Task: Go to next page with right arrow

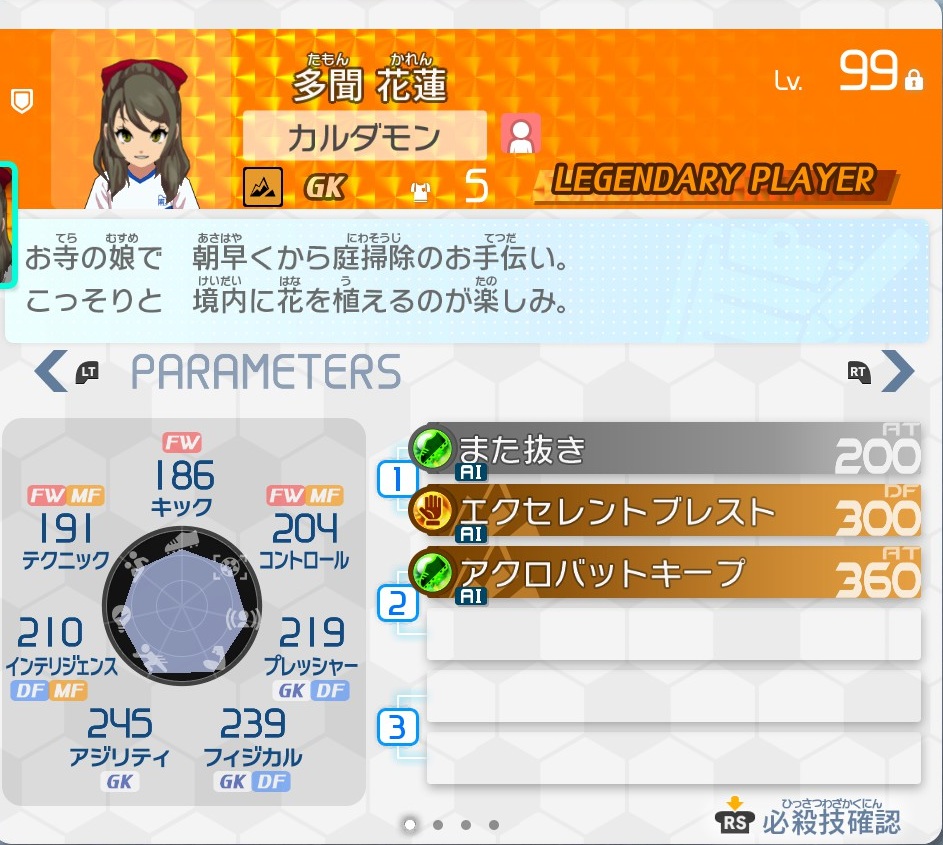Action: pyautogui.click(x=897, y=371)
